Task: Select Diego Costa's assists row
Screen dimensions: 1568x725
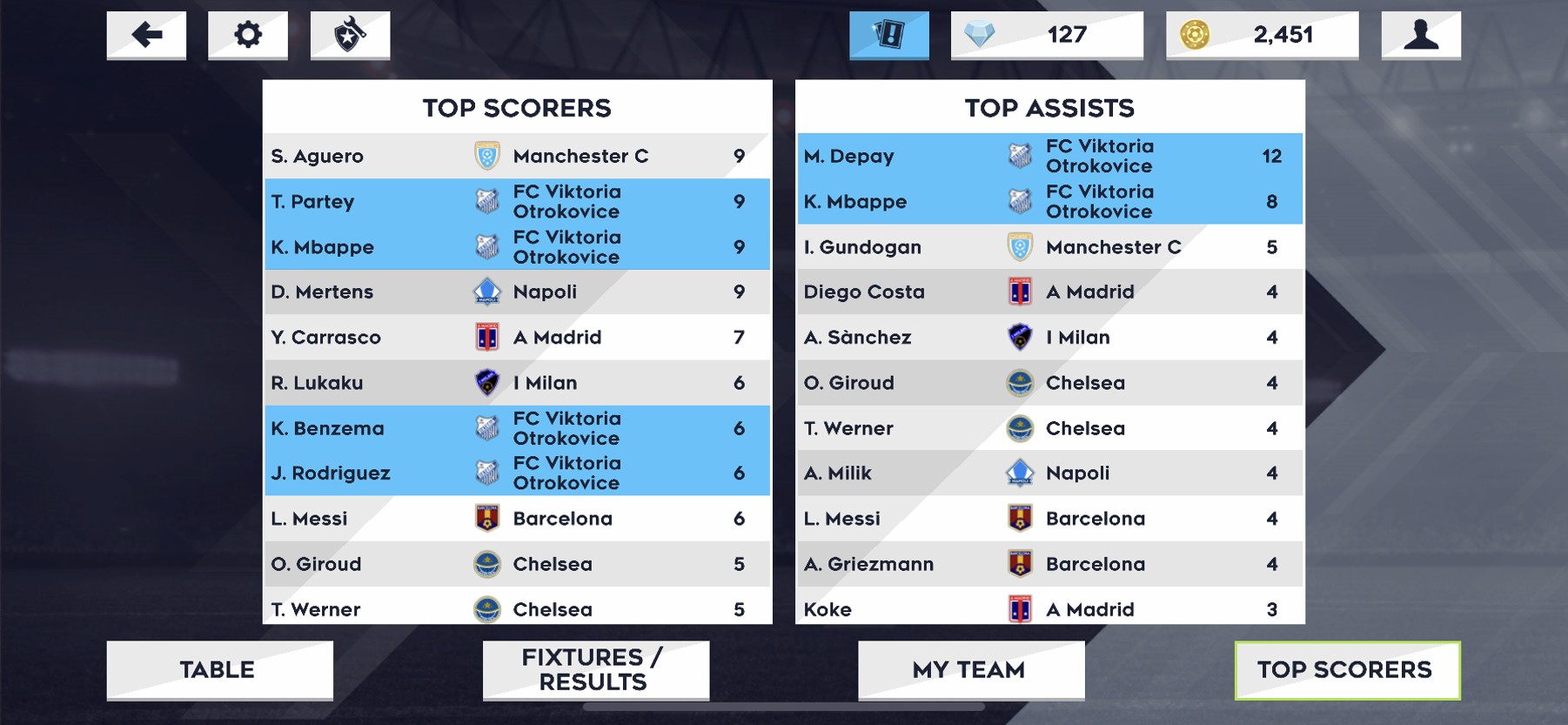Action: point(1049,292)
